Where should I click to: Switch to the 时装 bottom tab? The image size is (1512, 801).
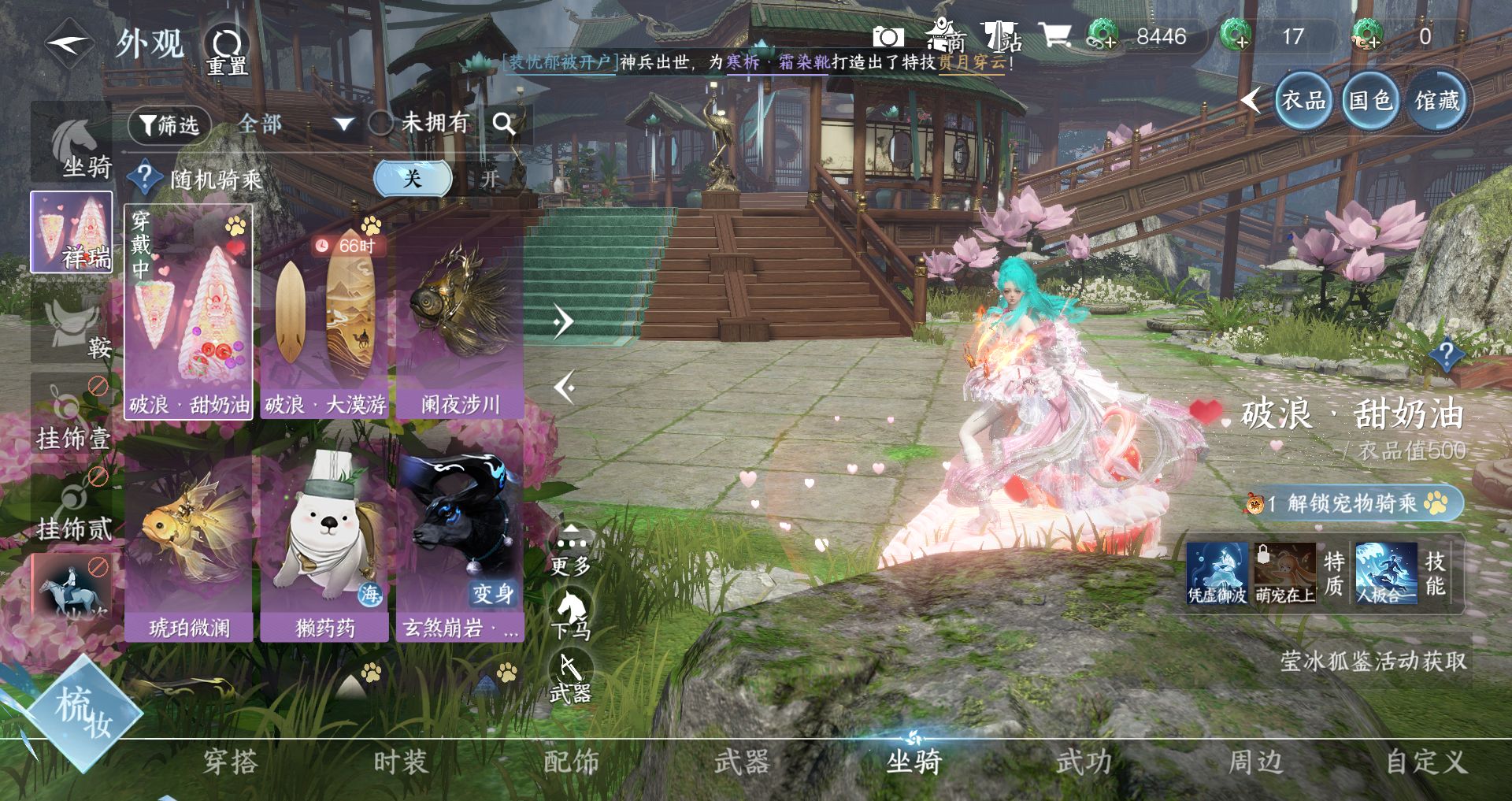(400, 762)
